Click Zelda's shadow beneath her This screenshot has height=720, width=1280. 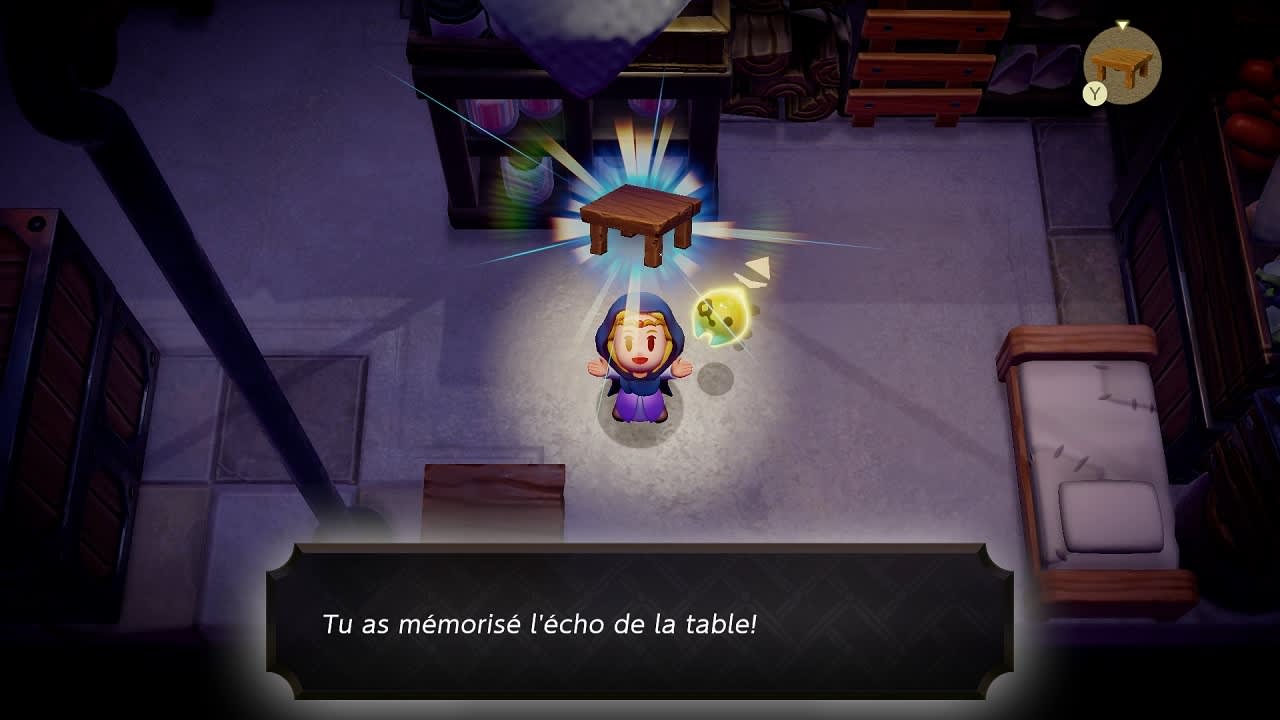tap(640, 430)
